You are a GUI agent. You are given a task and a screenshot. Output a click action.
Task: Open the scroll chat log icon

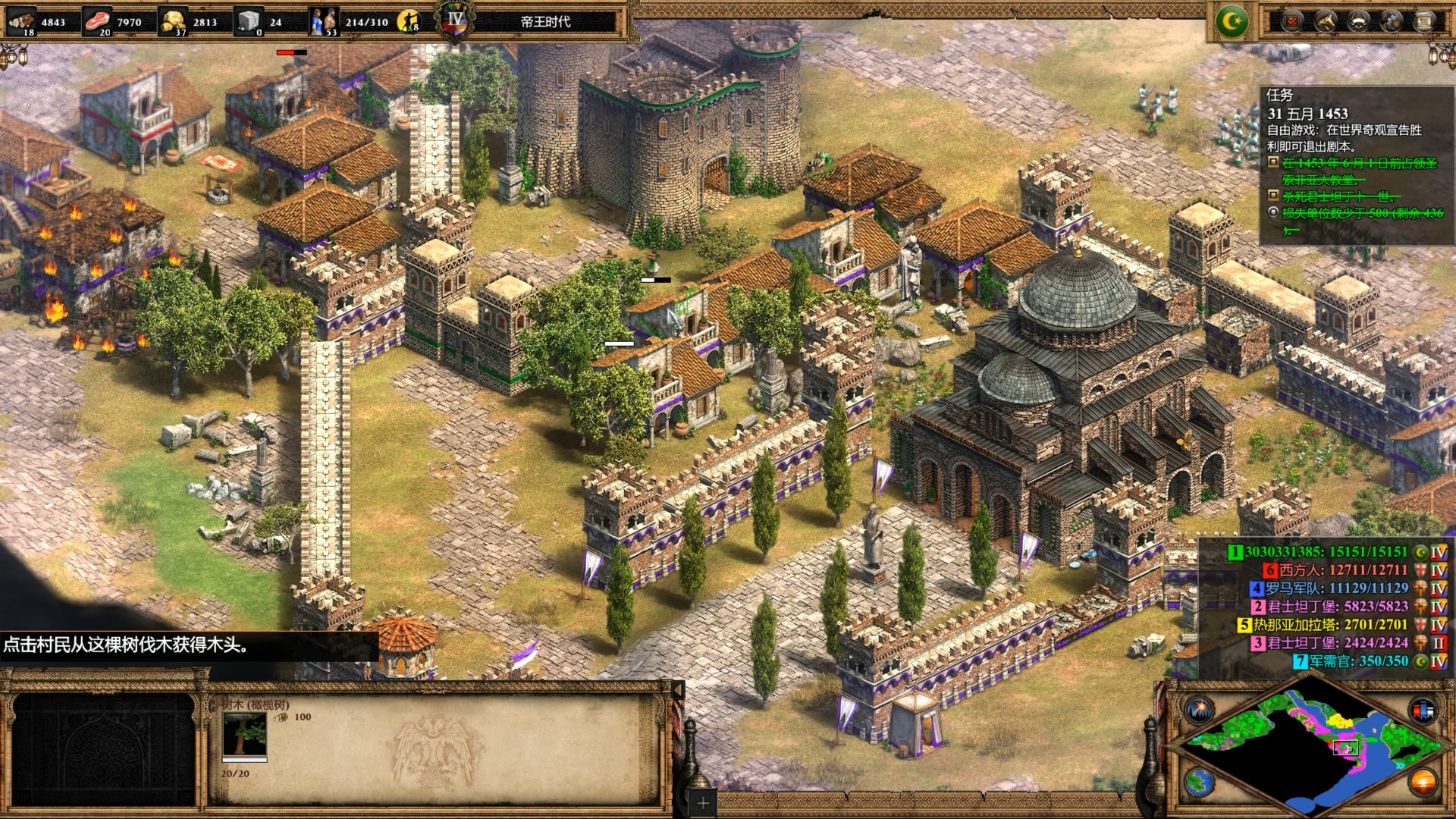tap(1425, 21)
